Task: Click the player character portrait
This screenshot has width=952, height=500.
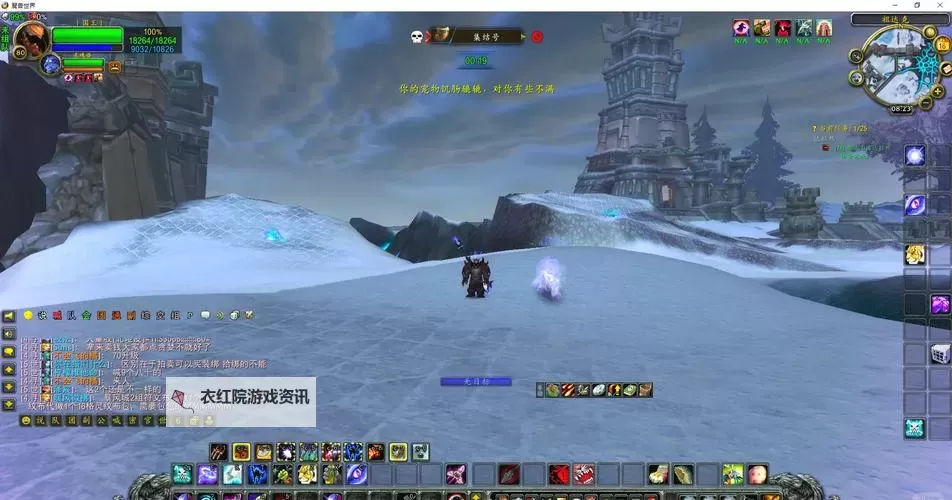Action: point(30,40)
